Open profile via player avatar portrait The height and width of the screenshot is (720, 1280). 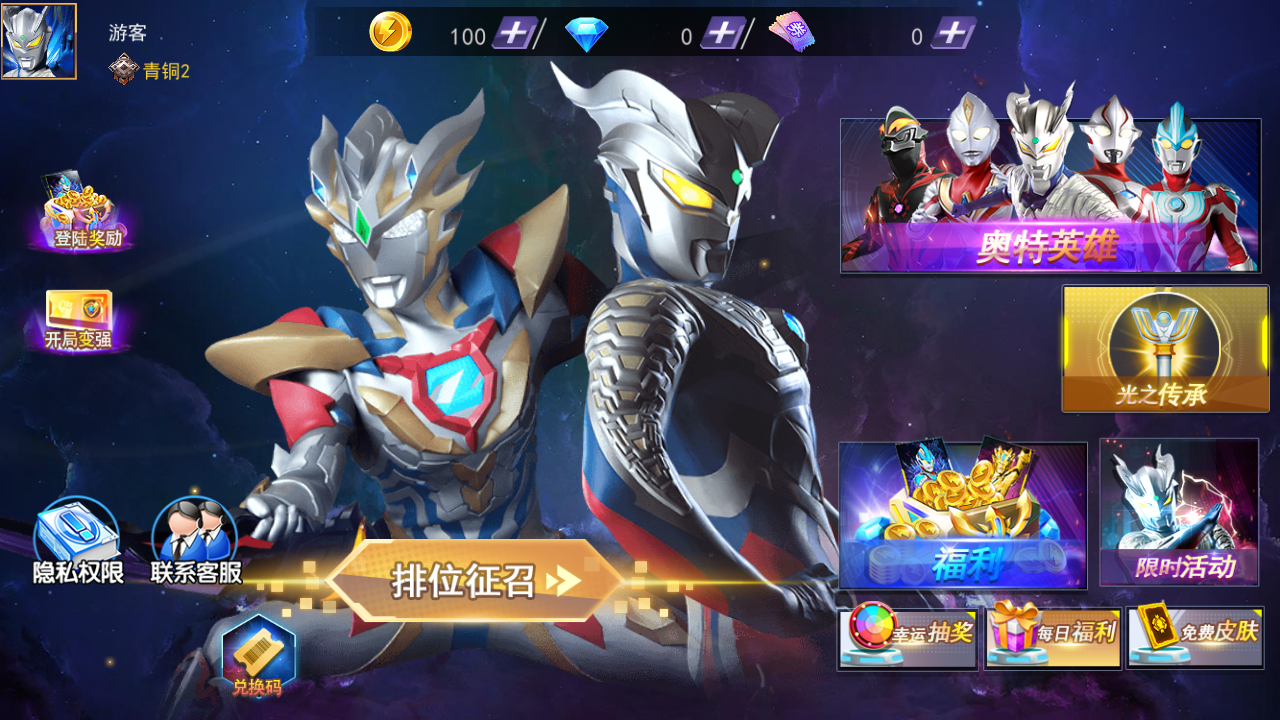40,40
